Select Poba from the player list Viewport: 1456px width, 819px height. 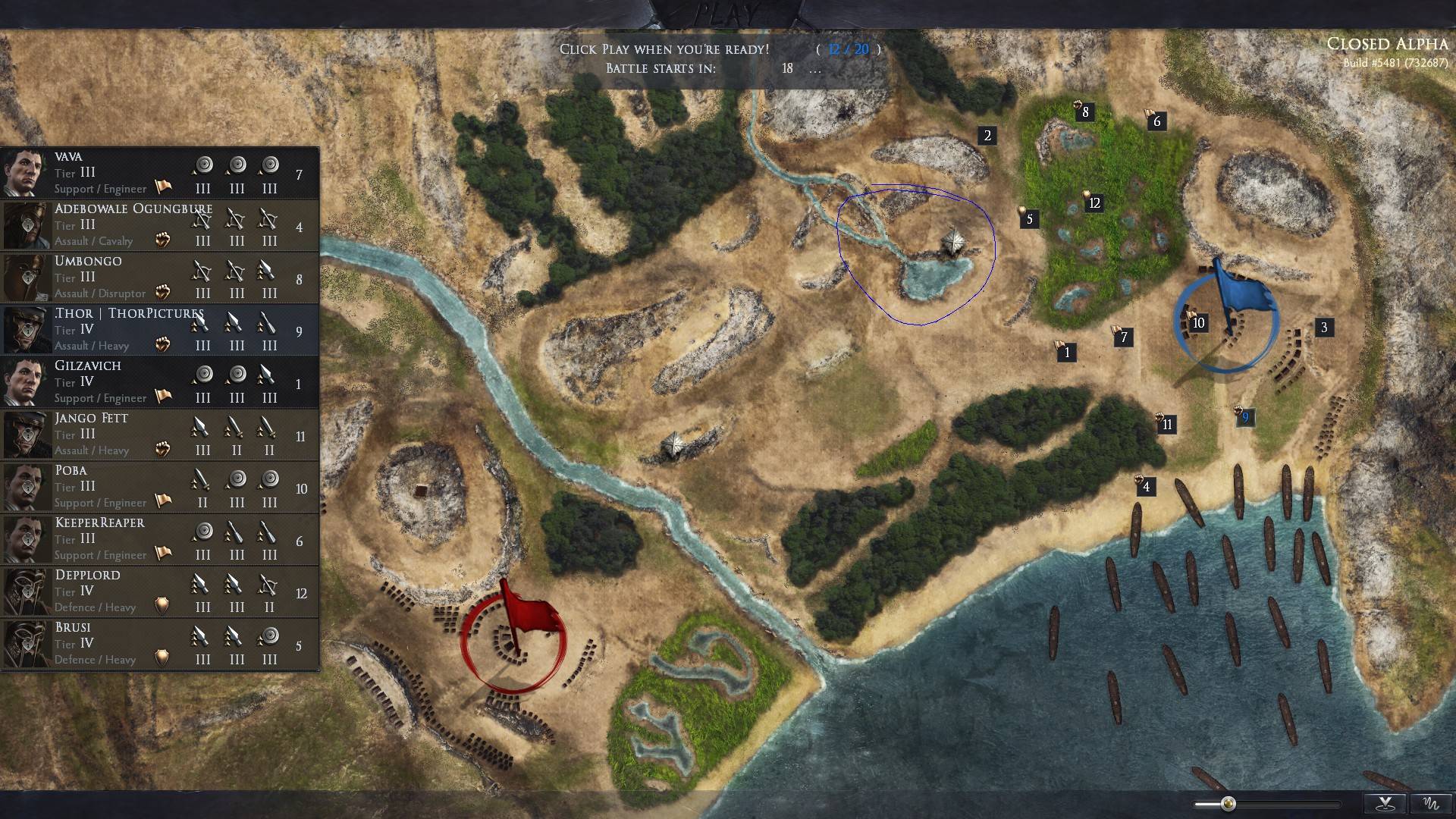click(159, 486)
